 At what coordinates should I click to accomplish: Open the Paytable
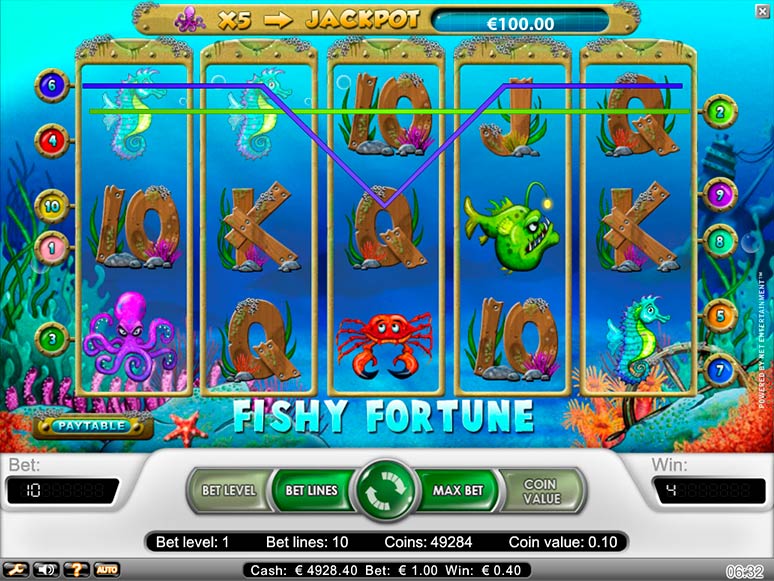click(x=91, y=425)
